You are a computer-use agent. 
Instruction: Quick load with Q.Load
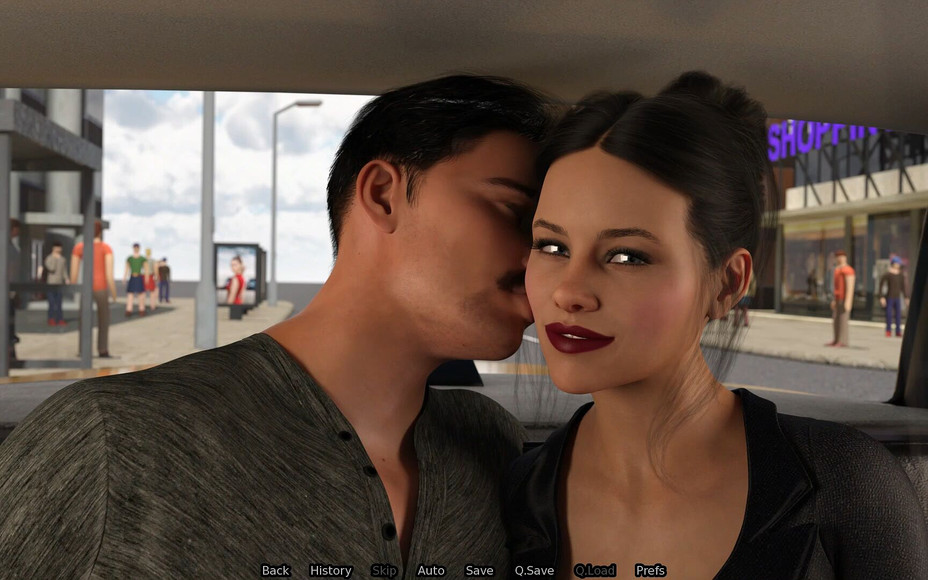point(595,571)
